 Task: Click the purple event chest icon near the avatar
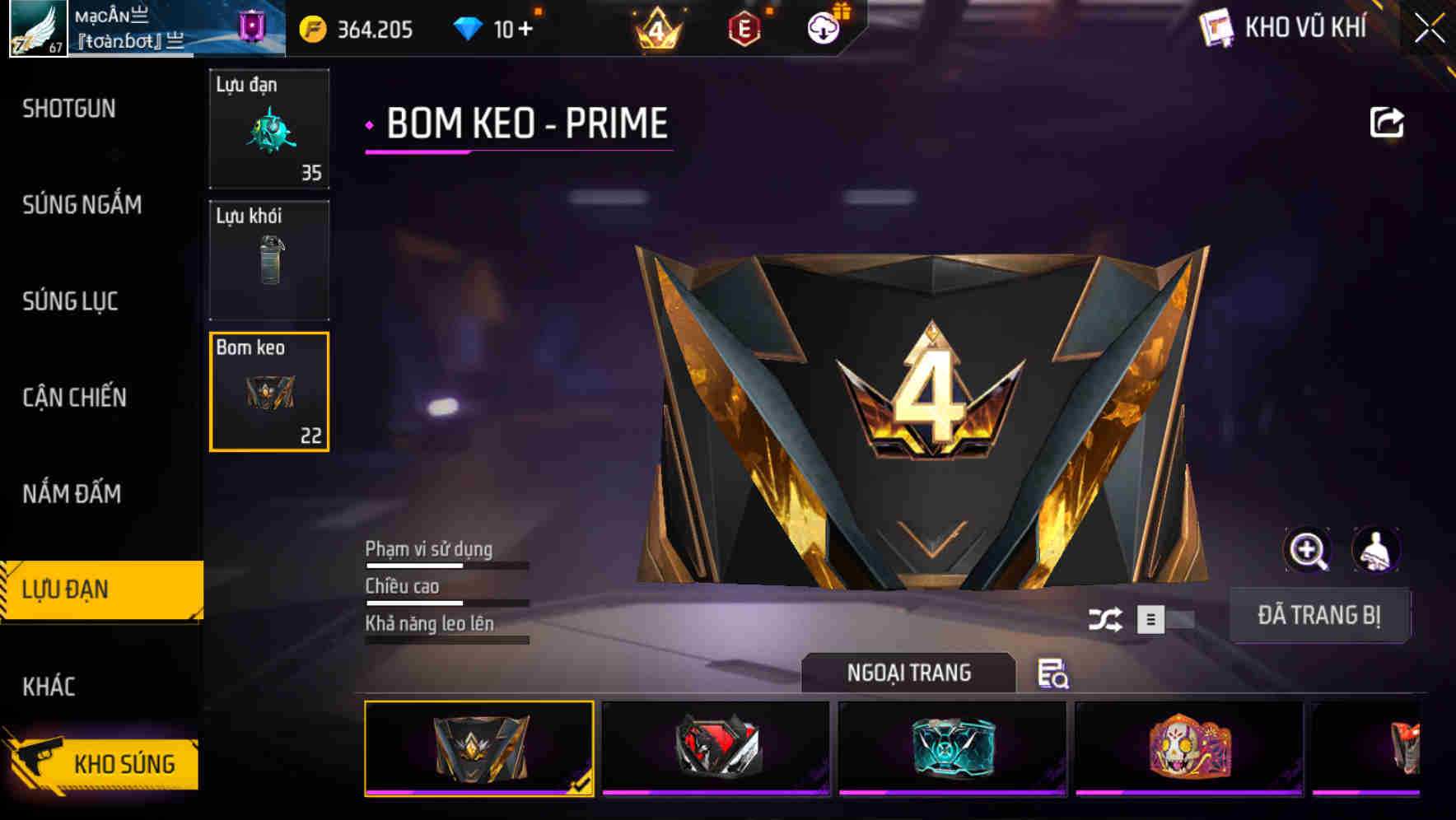(x=252, y=27)
